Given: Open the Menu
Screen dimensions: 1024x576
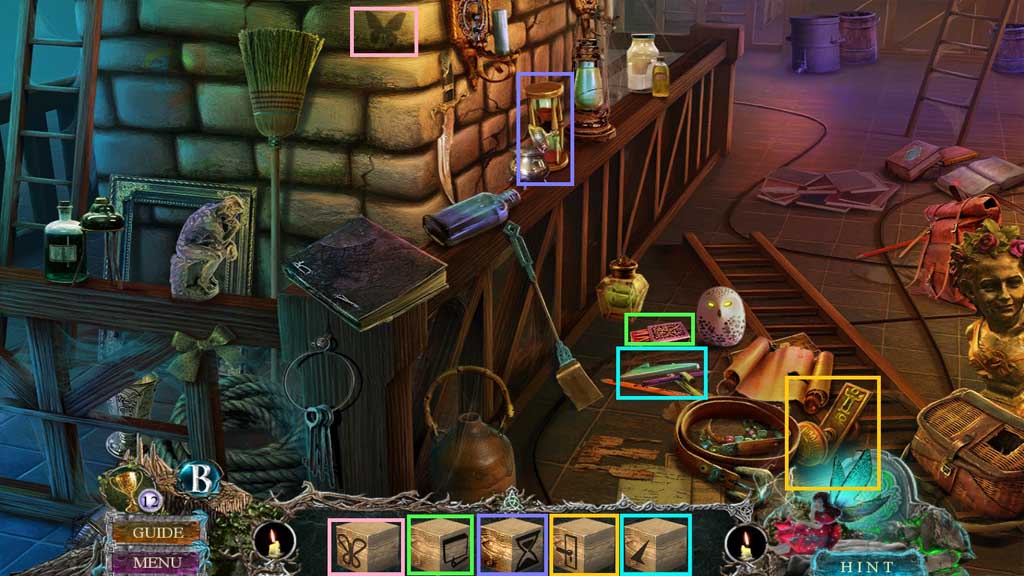Looking at the screenshot, I should pyautogui.click(x=157, y=562).
